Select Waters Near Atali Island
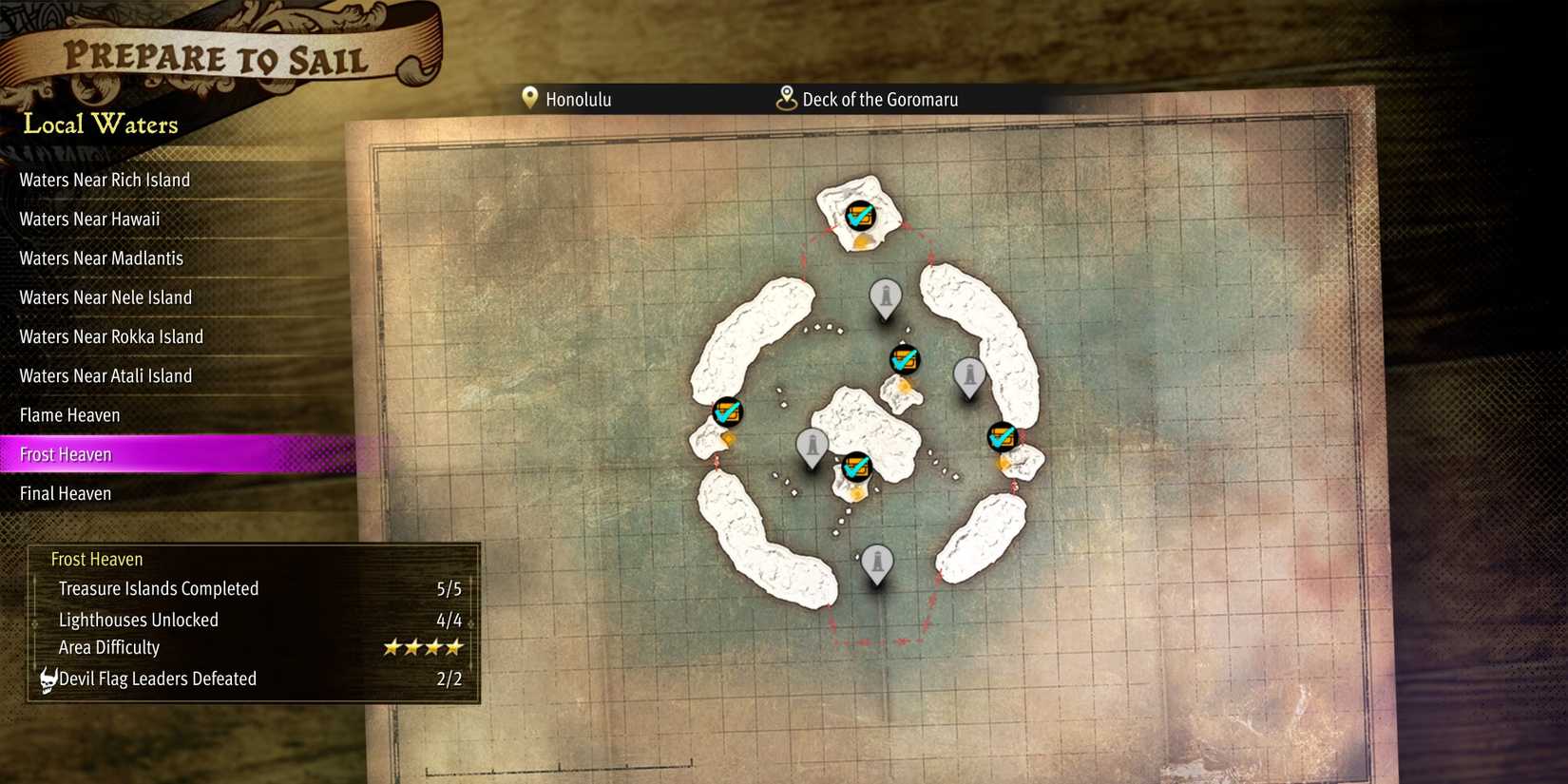 (105, 375)
